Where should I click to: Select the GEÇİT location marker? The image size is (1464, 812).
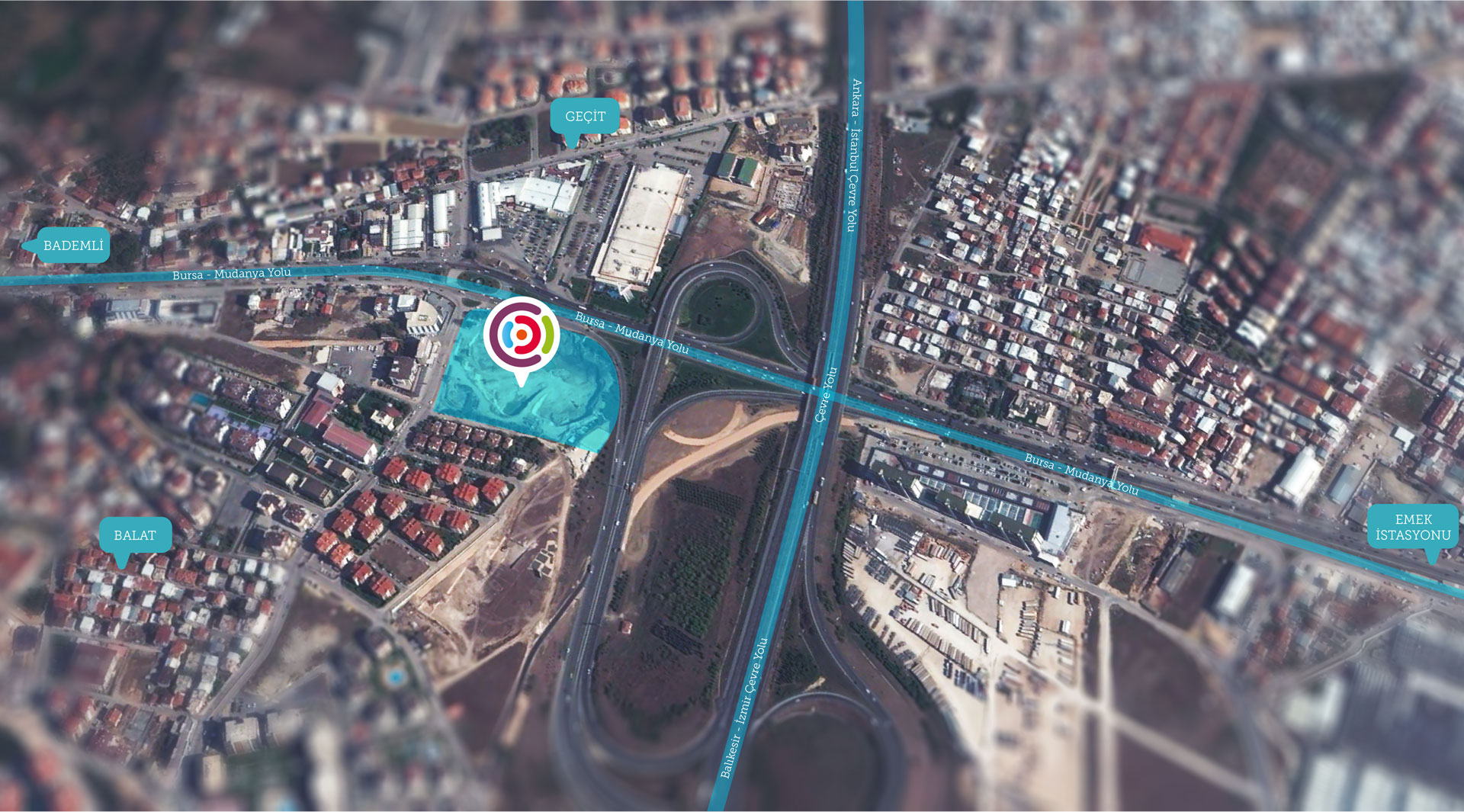click(x=585, y=117)
